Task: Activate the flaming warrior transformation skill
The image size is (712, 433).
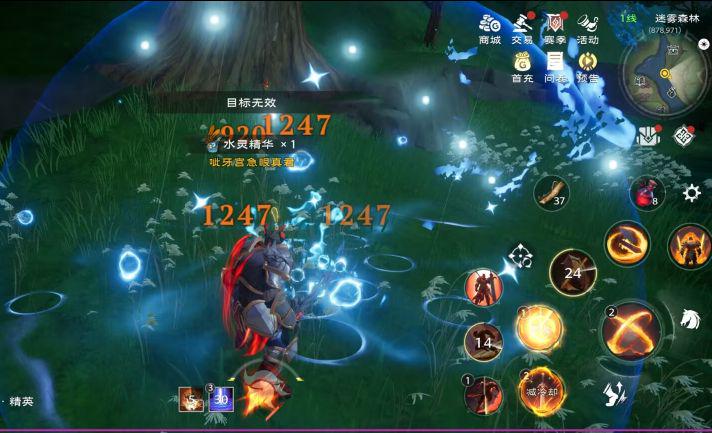Action: click(690, 246)
